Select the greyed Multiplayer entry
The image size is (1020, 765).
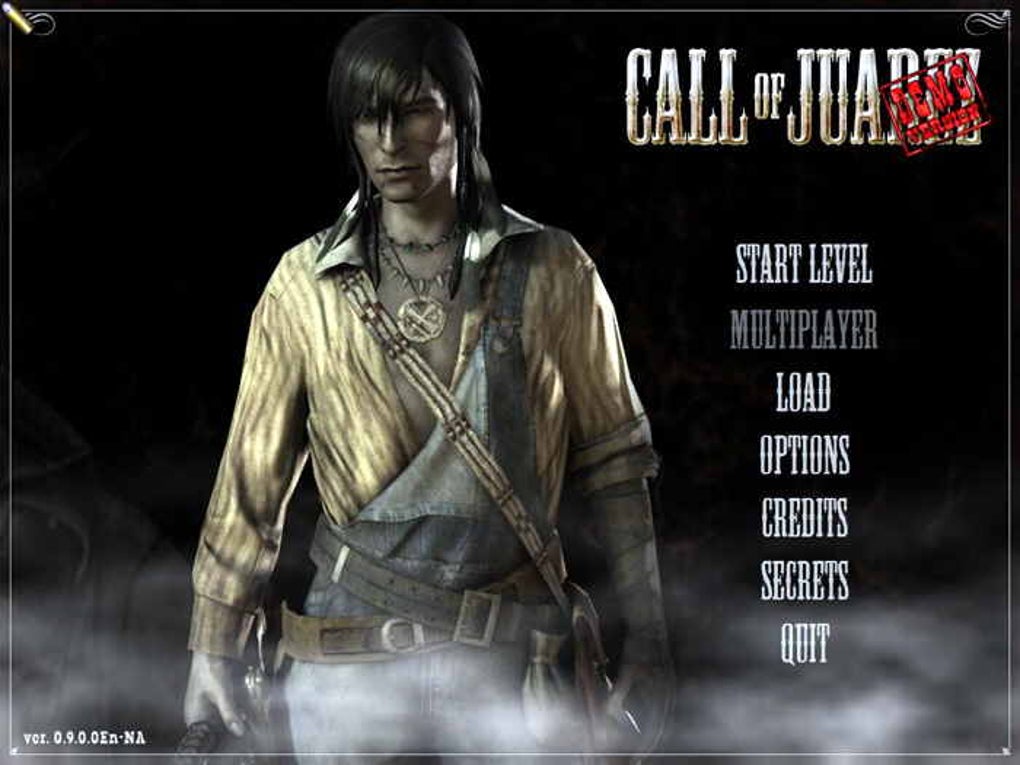pyautogui.click(x=803, y=329)
